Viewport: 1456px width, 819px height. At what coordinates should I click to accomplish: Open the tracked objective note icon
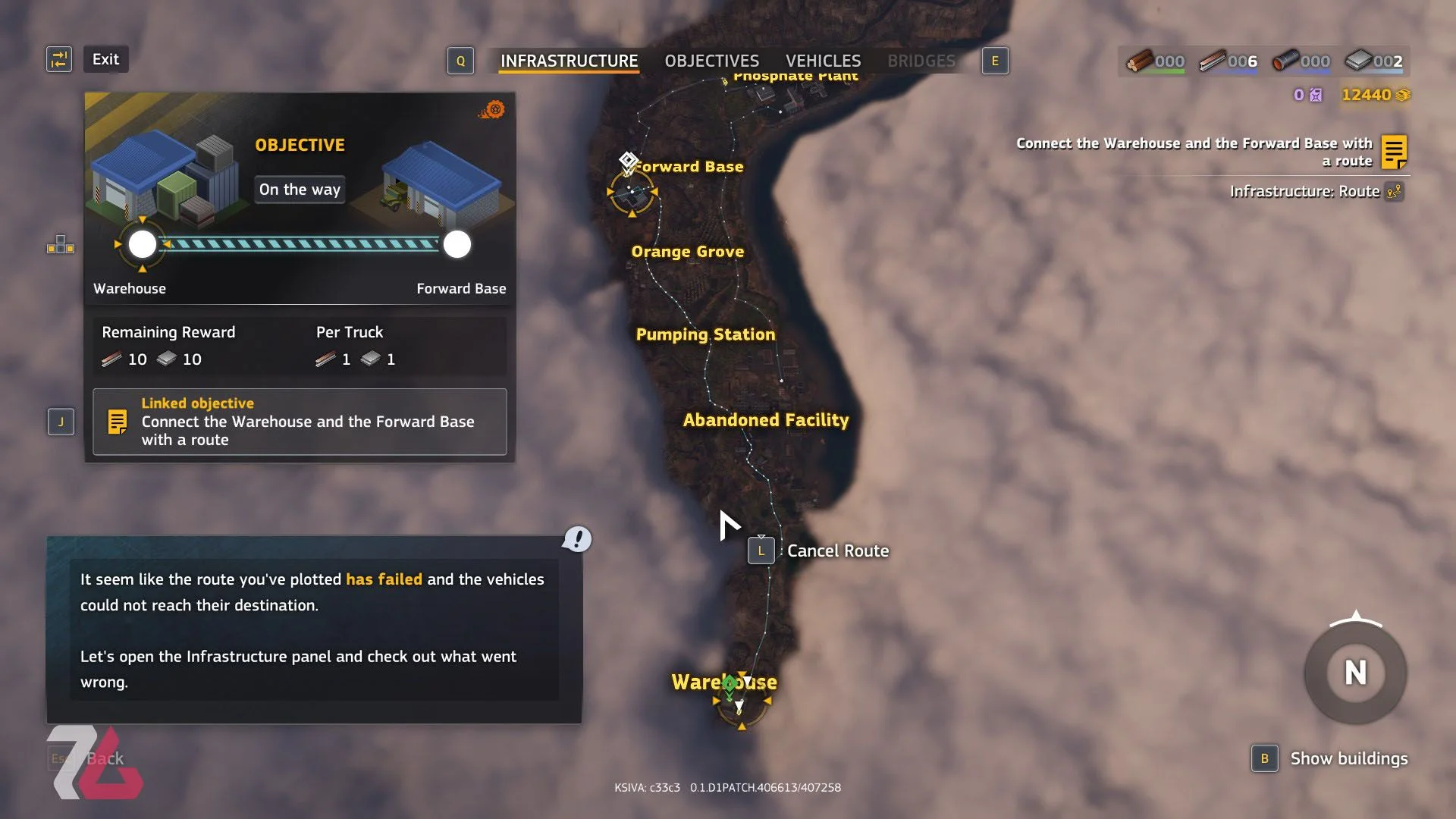tap(1394, 152)
